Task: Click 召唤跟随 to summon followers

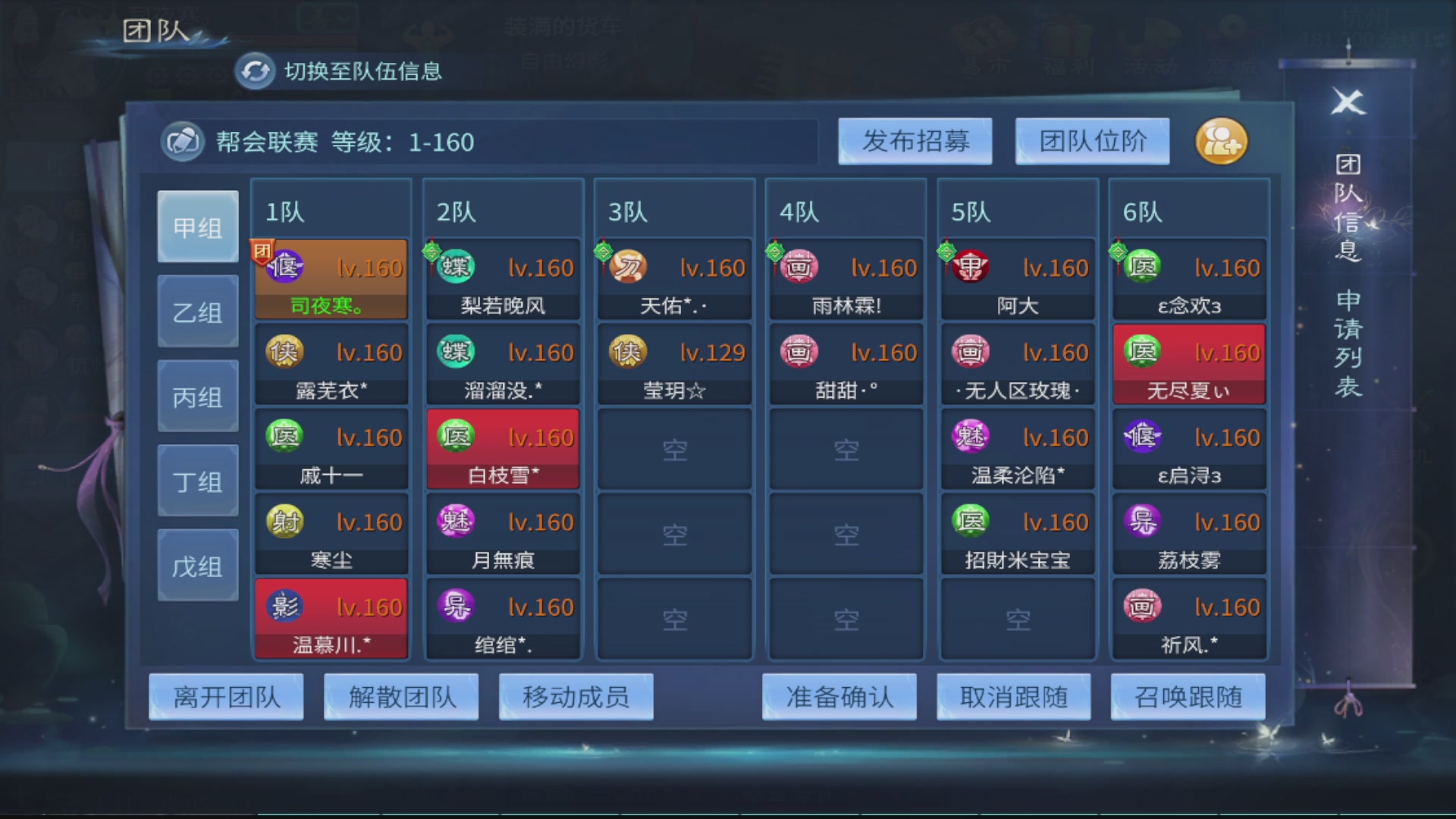Action: coord(1188,696)
